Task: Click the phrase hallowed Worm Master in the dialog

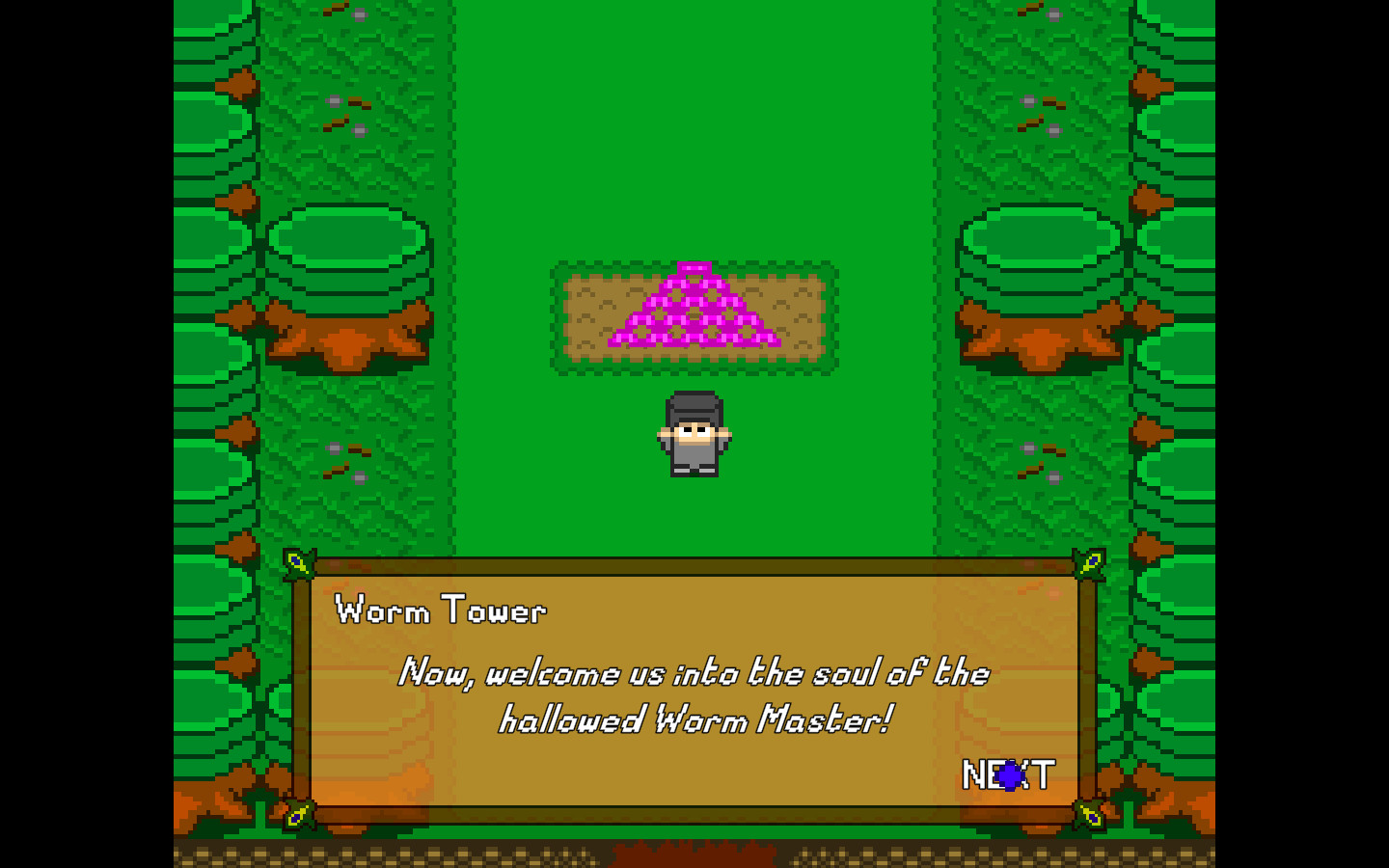Action: pyautogui.click(x=696, y=718)
